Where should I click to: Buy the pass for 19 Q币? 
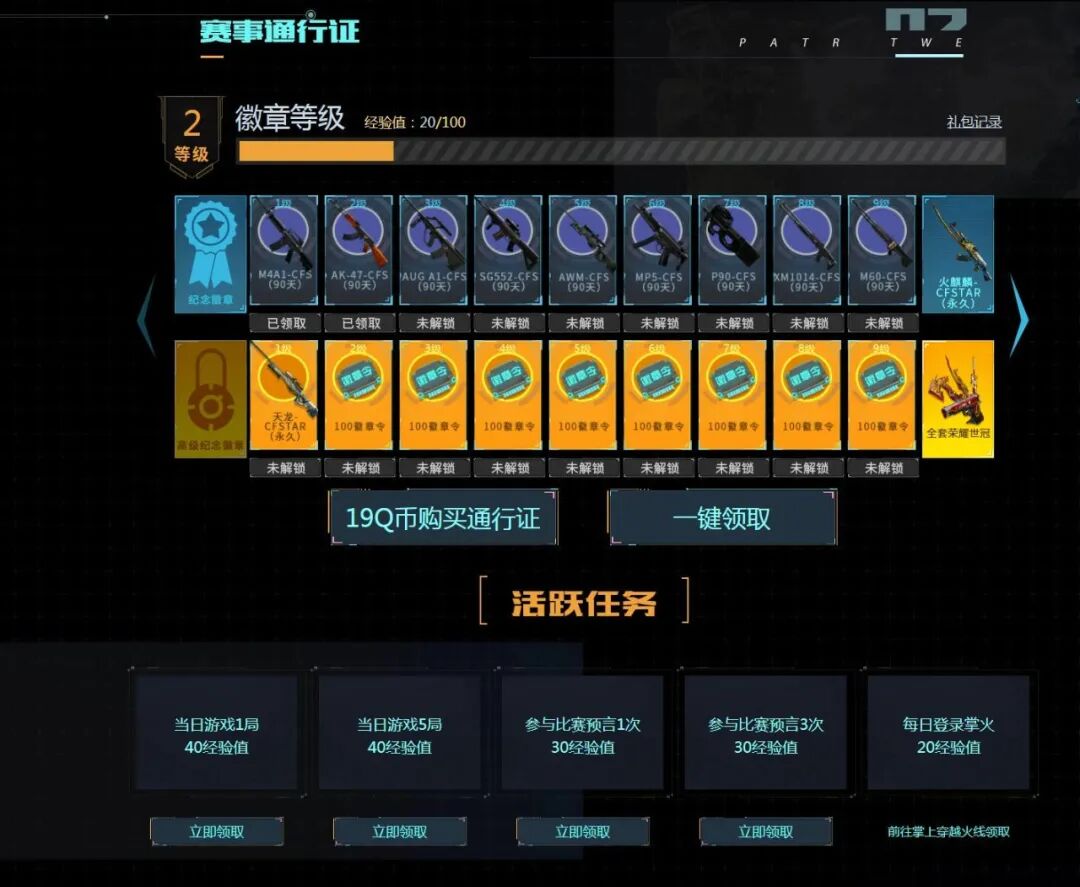pos(443,518)
